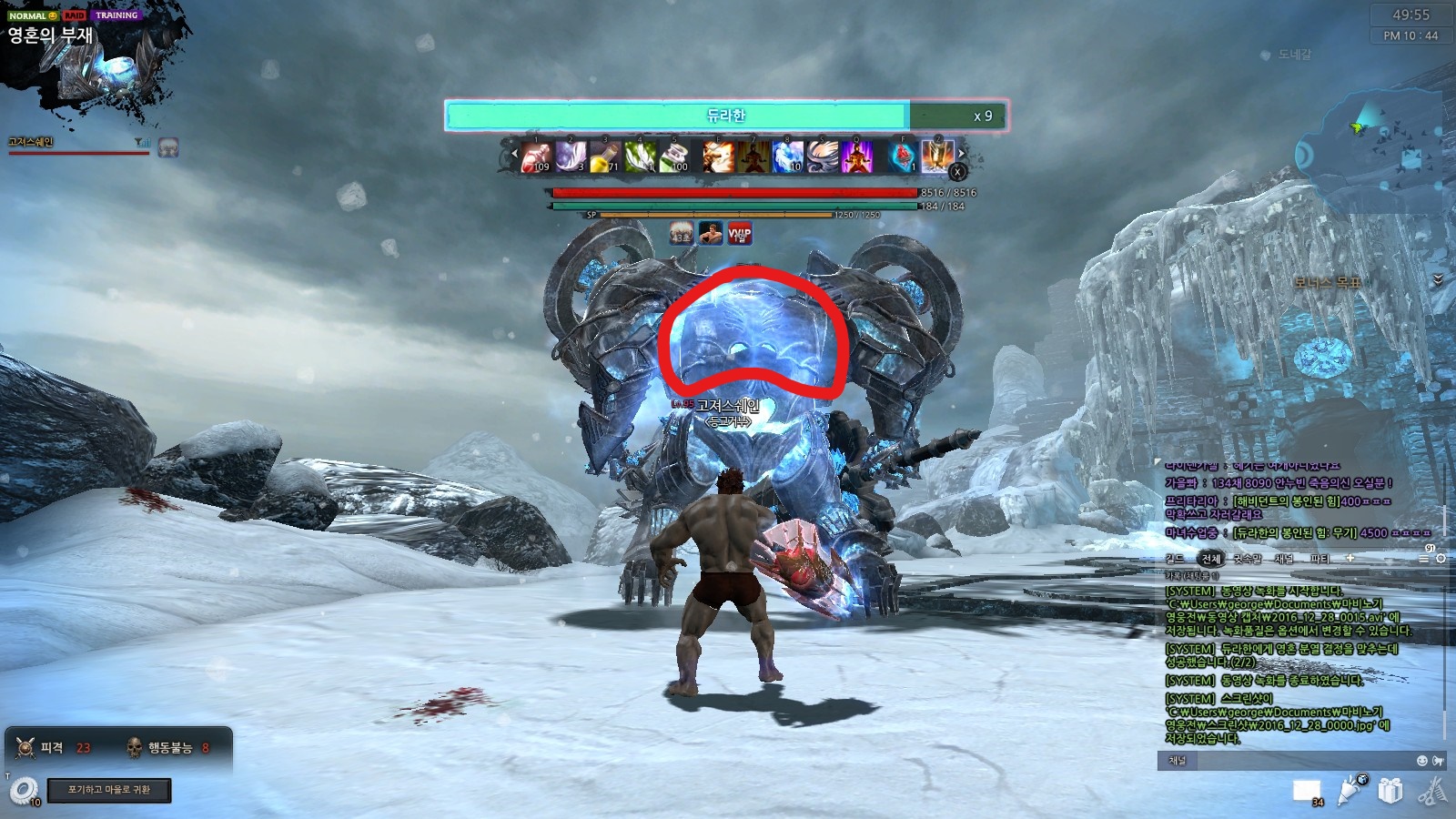
Task: Open the mailbox envelope icon
Action: (x=1307, y=791)
